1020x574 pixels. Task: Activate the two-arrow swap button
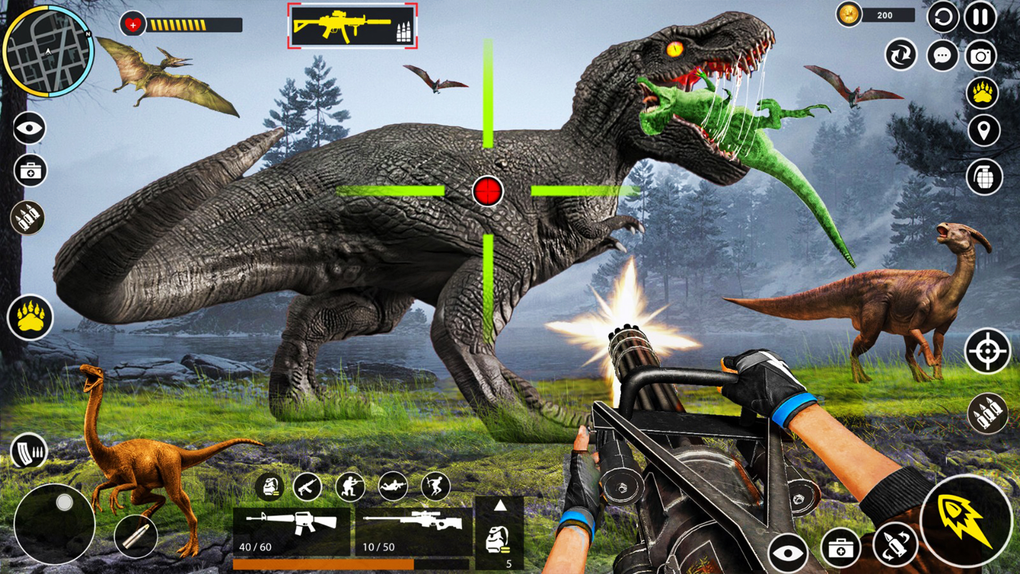(901, 54)
